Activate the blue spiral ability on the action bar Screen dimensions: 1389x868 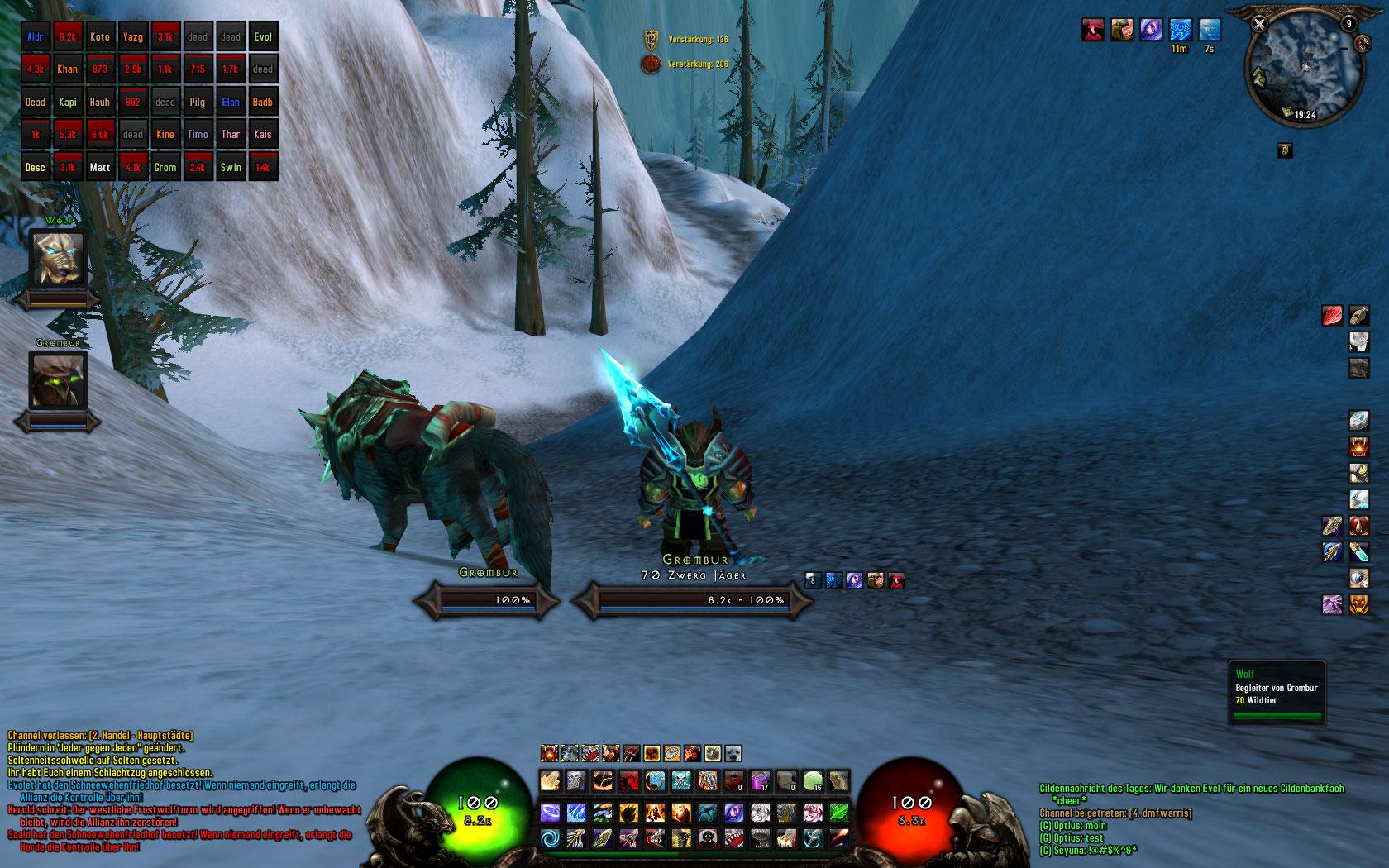[551, 839]
